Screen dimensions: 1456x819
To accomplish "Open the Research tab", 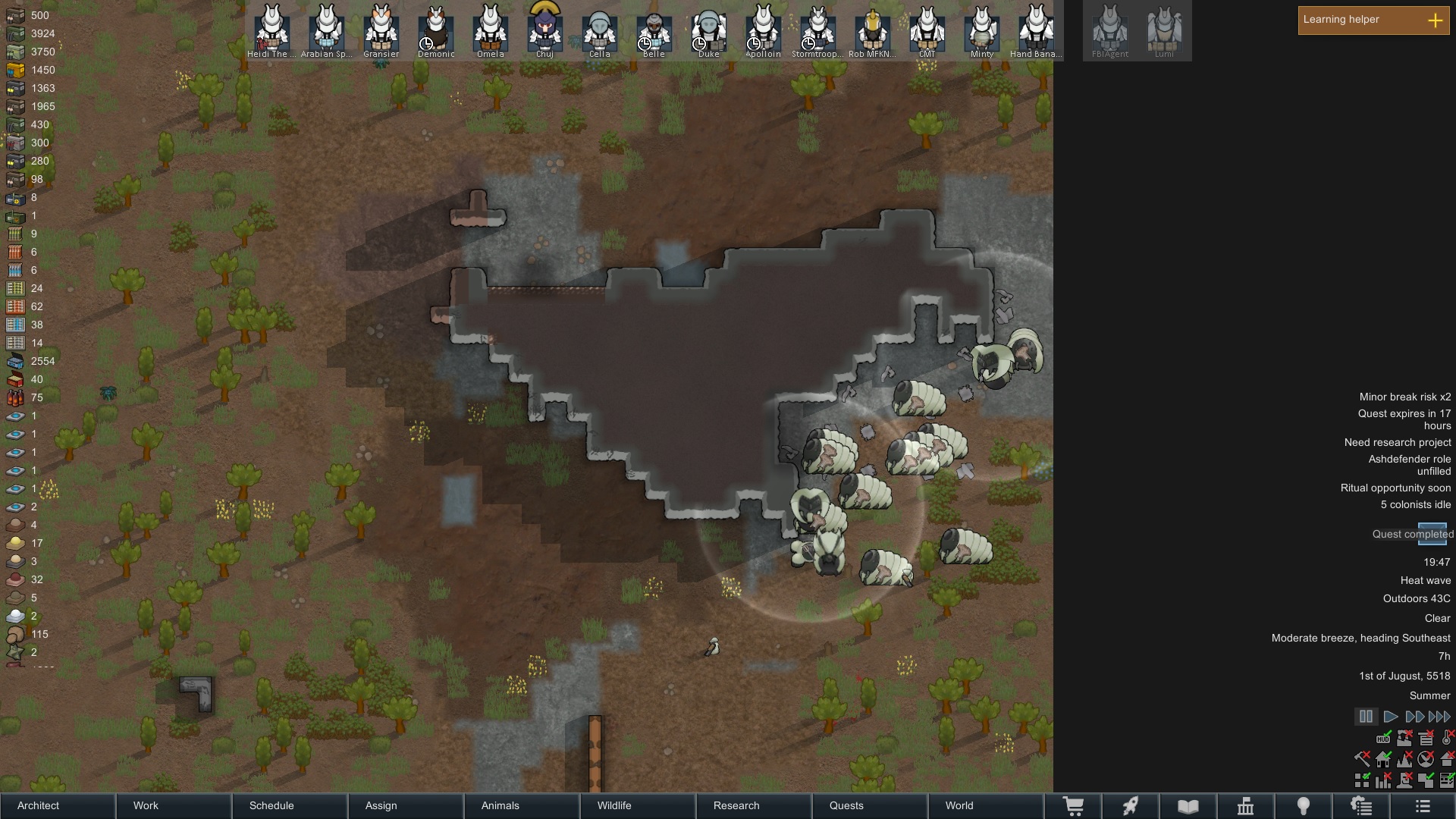I will click(x=754, y=805).
